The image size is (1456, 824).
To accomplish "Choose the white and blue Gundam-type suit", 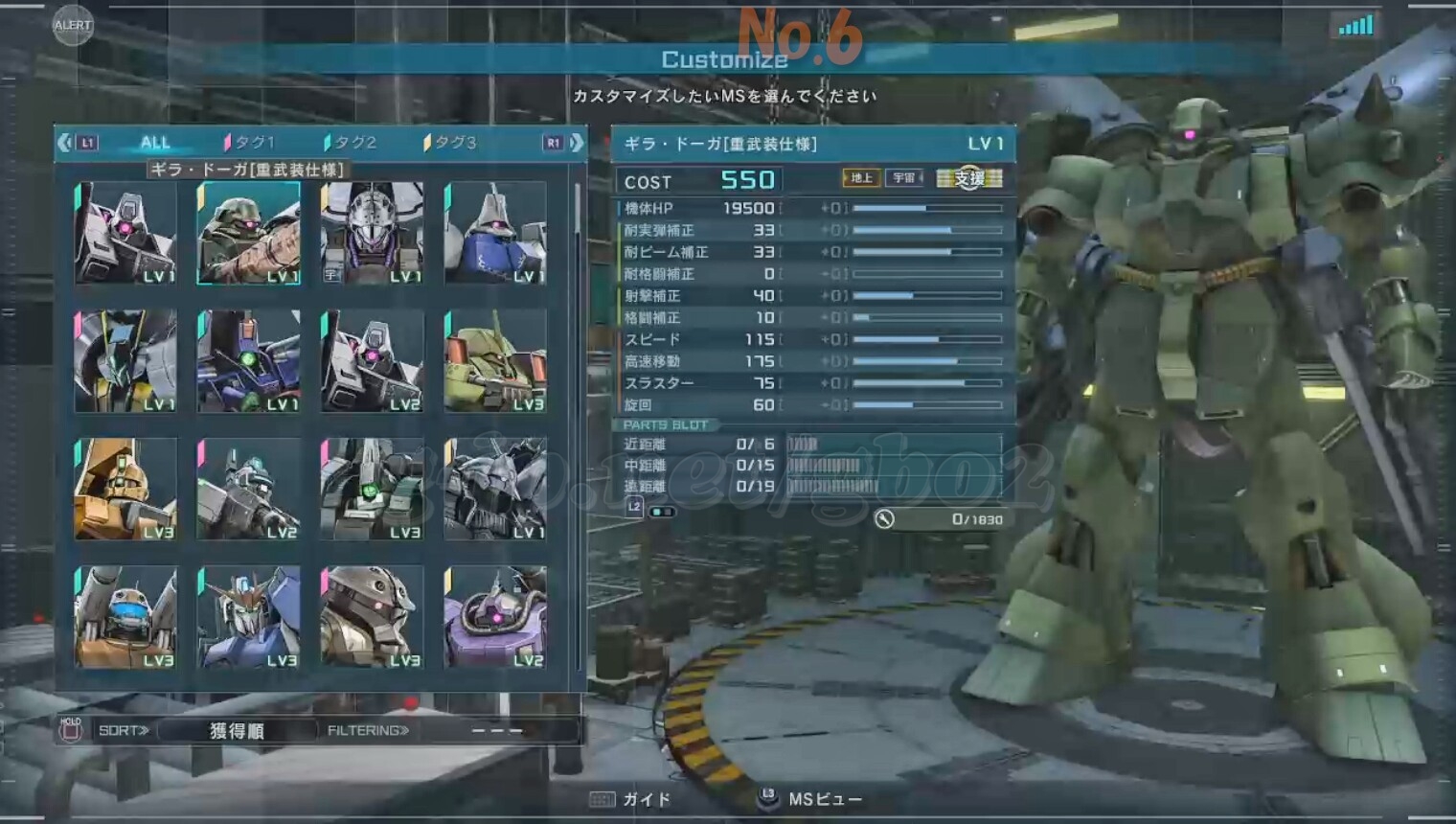I will point(248,617).
